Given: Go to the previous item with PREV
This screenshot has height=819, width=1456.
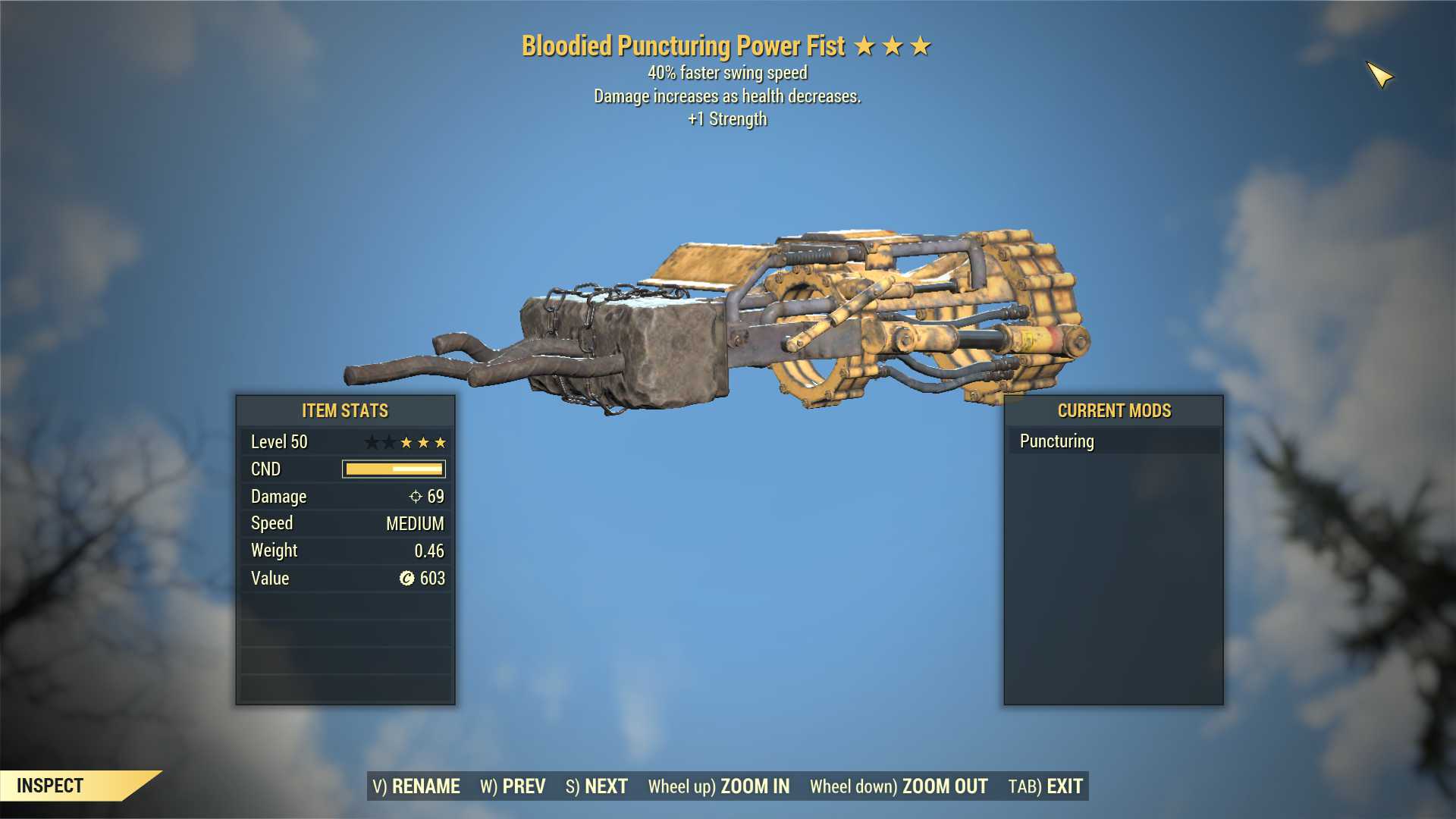Looking at the screenshot, I should tap(513, 786).
